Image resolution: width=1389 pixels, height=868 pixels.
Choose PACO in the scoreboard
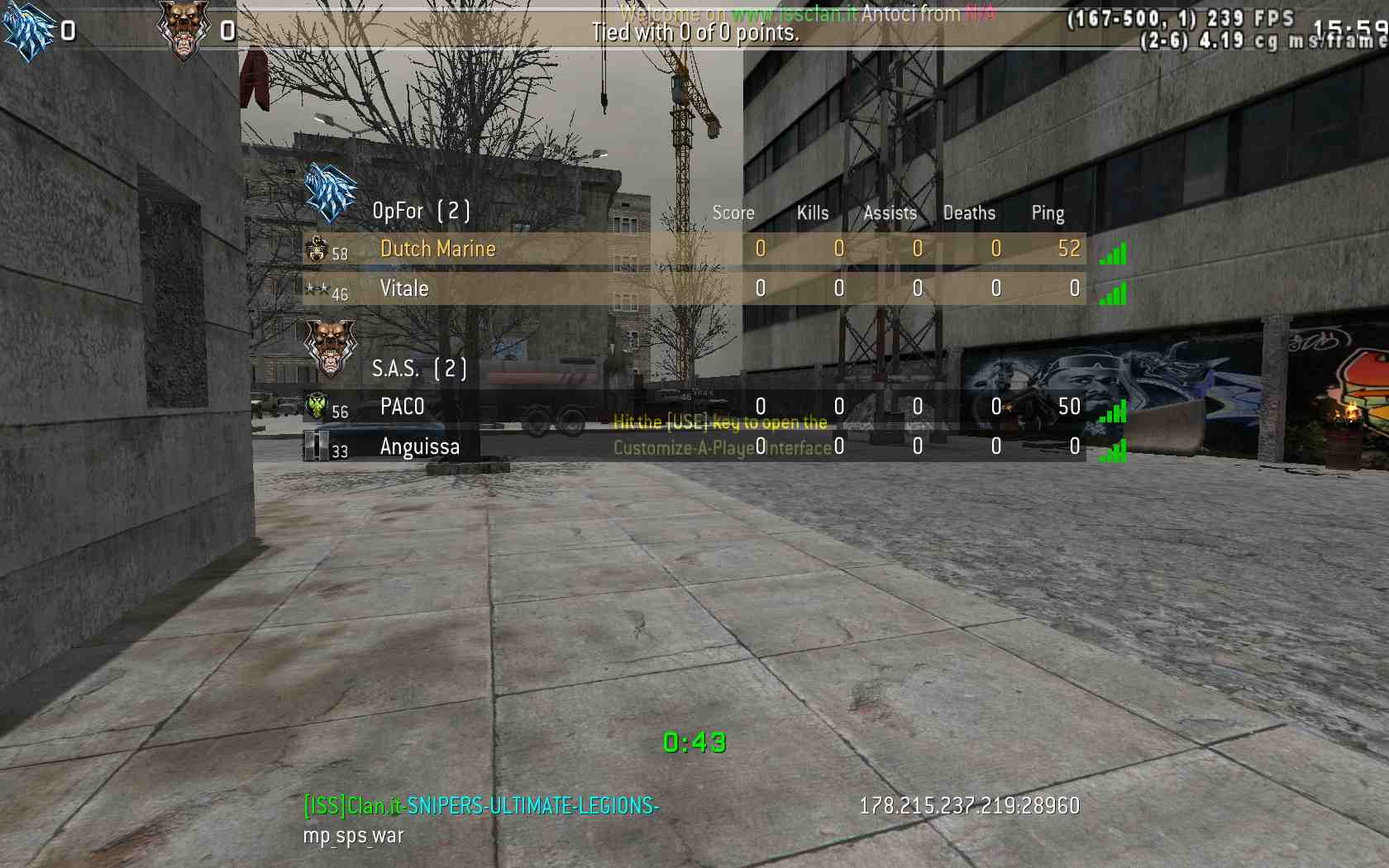[402, 407]
